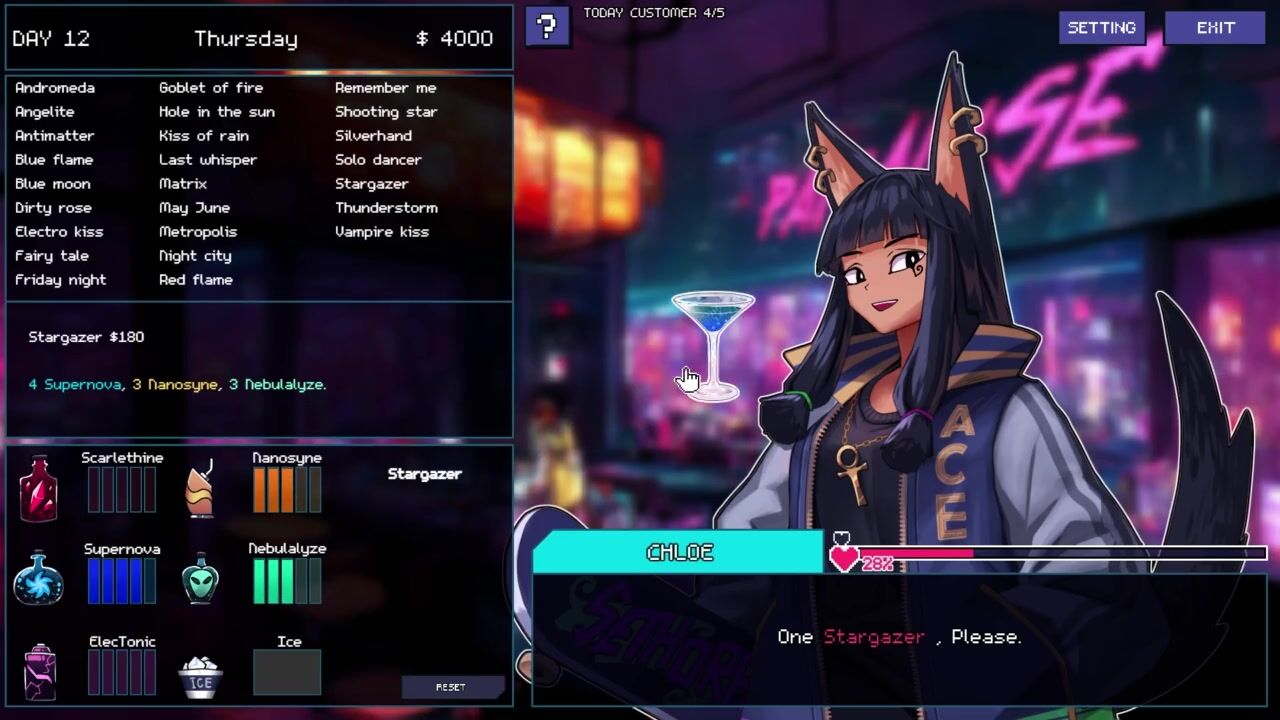Show the Vampire kiss recipe
The image size is (1280, 720).
pyautogui.click(x=381, y=232)
